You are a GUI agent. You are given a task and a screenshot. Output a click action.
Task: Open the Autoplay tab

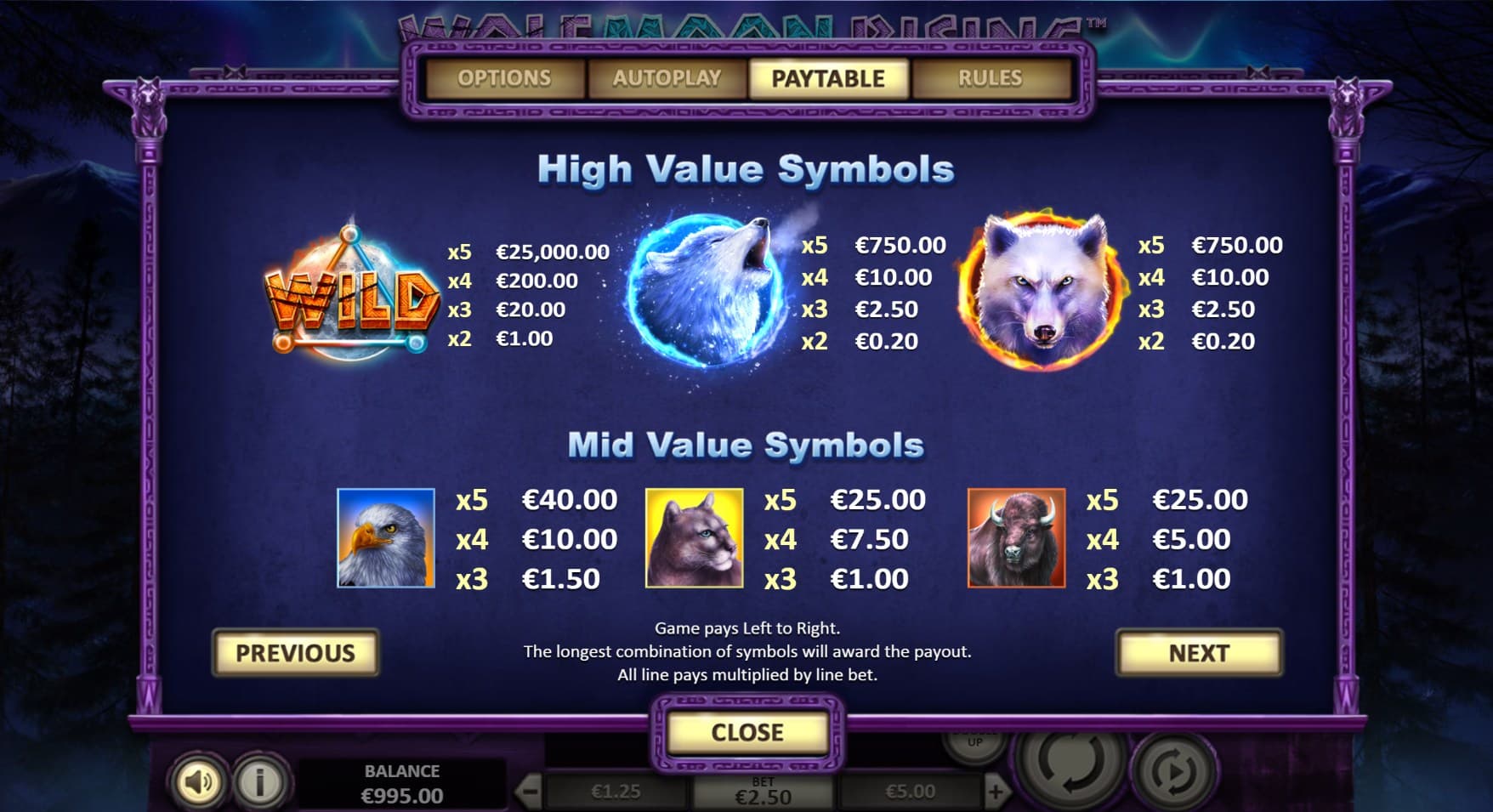click(x=667, y=78)
